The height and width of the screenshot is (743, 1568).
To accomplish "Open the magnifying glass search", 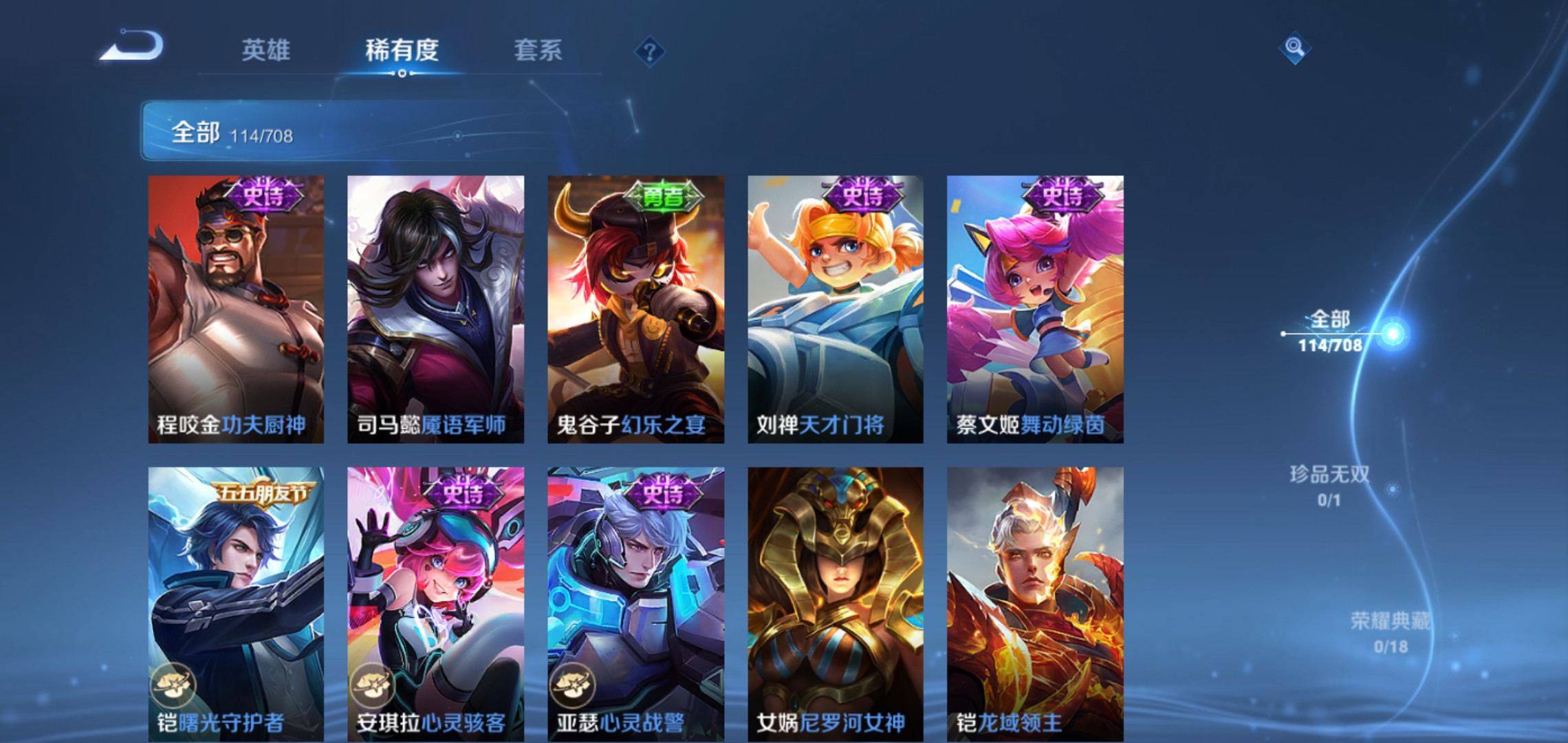I will pos(1294,47).
